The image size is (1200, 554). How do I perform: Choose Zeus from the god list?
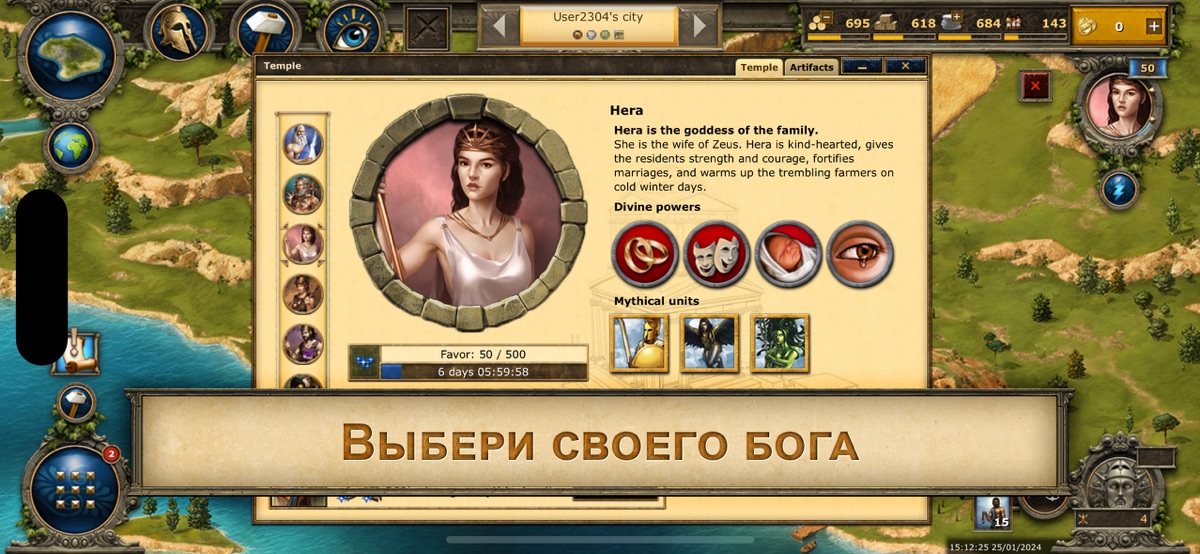coord(302,143)
